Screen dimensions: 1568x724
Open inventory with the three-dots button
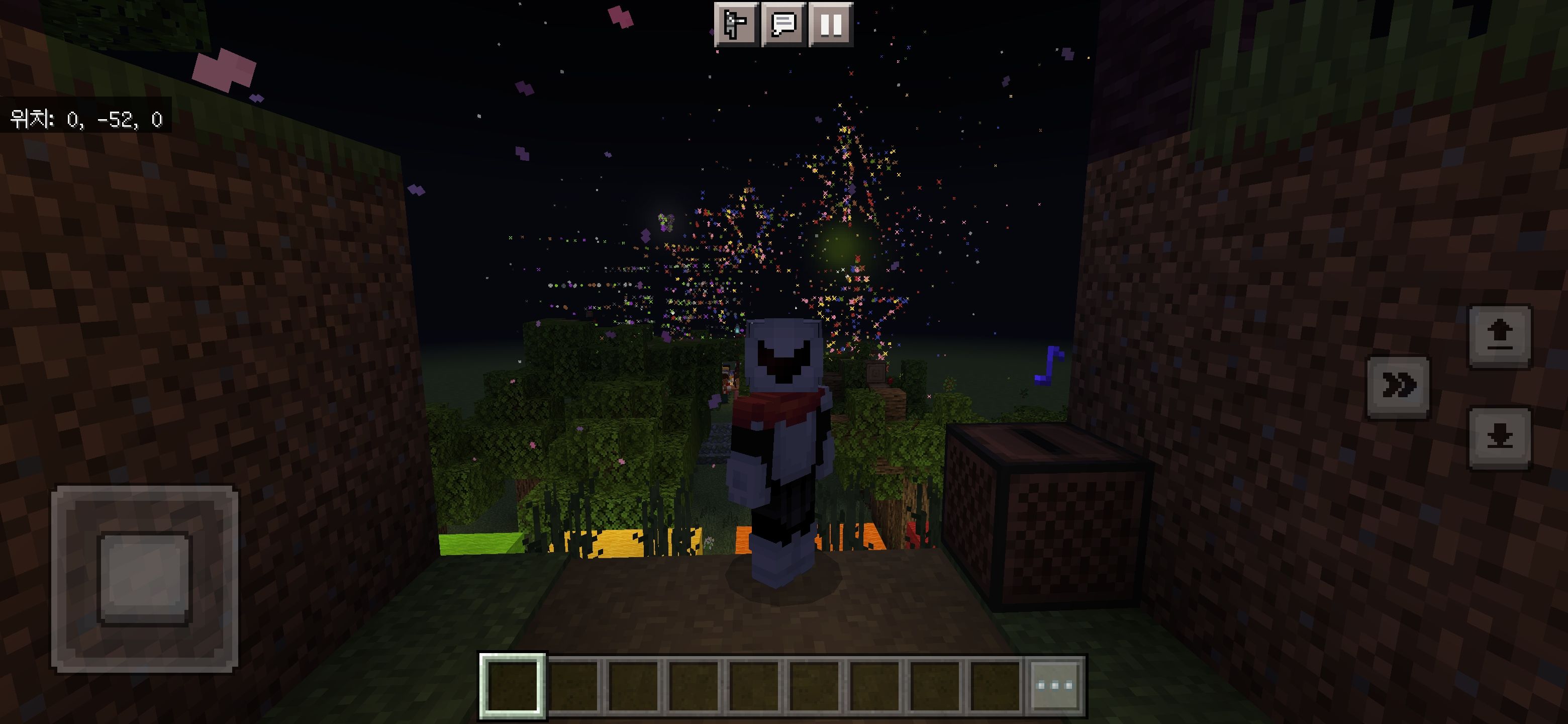click(1055, 685)
